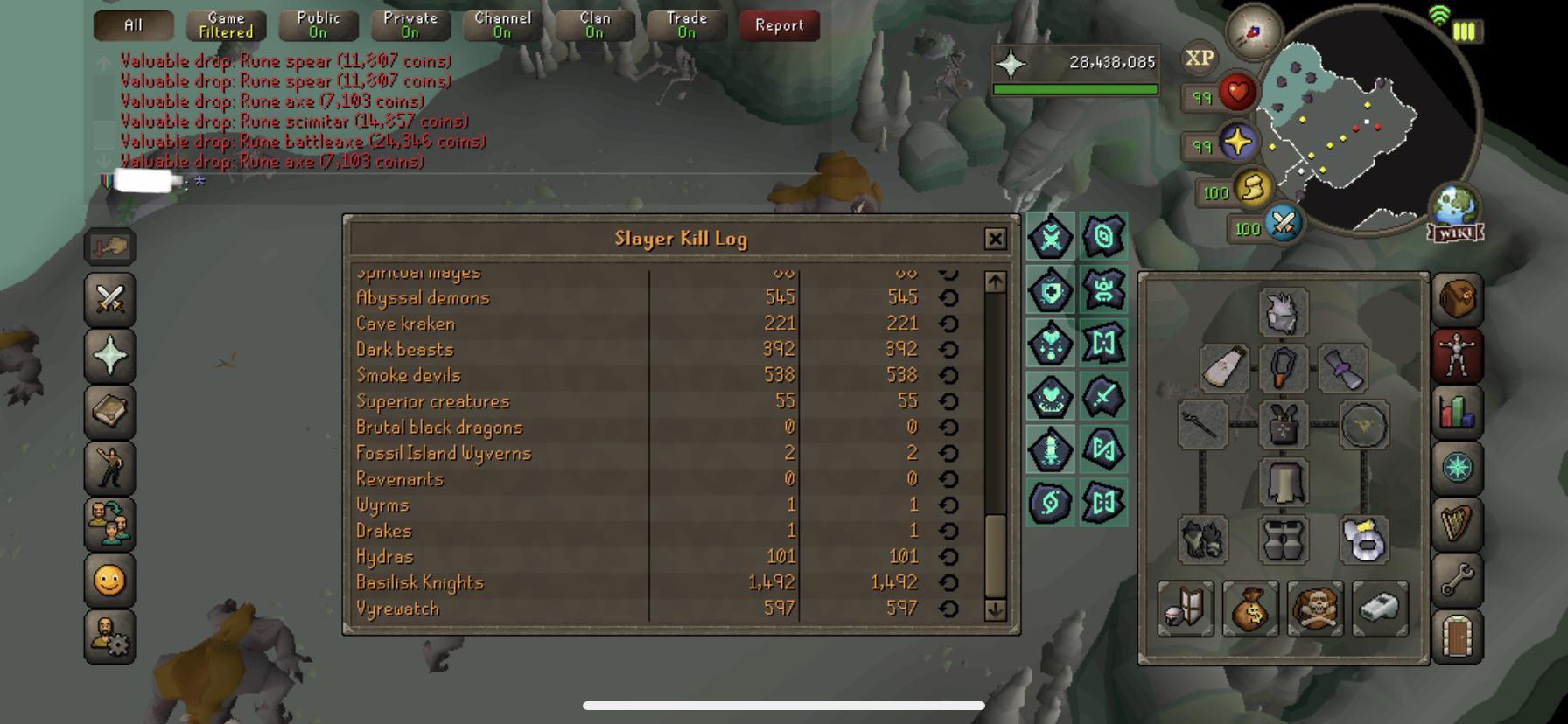
Task: Click the green XP progress bar
Action: click(x=1076, y=88)
